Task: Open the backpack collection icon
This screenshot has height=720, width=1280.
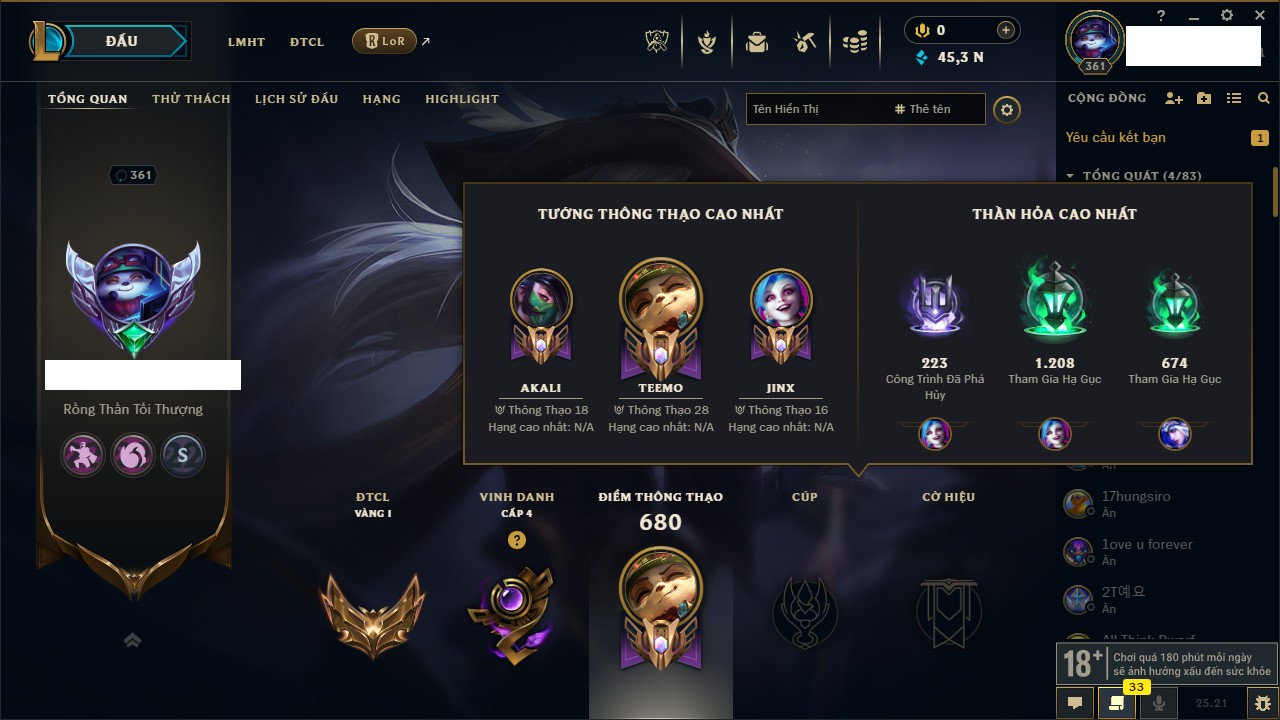Action: (x=757, y=42)
